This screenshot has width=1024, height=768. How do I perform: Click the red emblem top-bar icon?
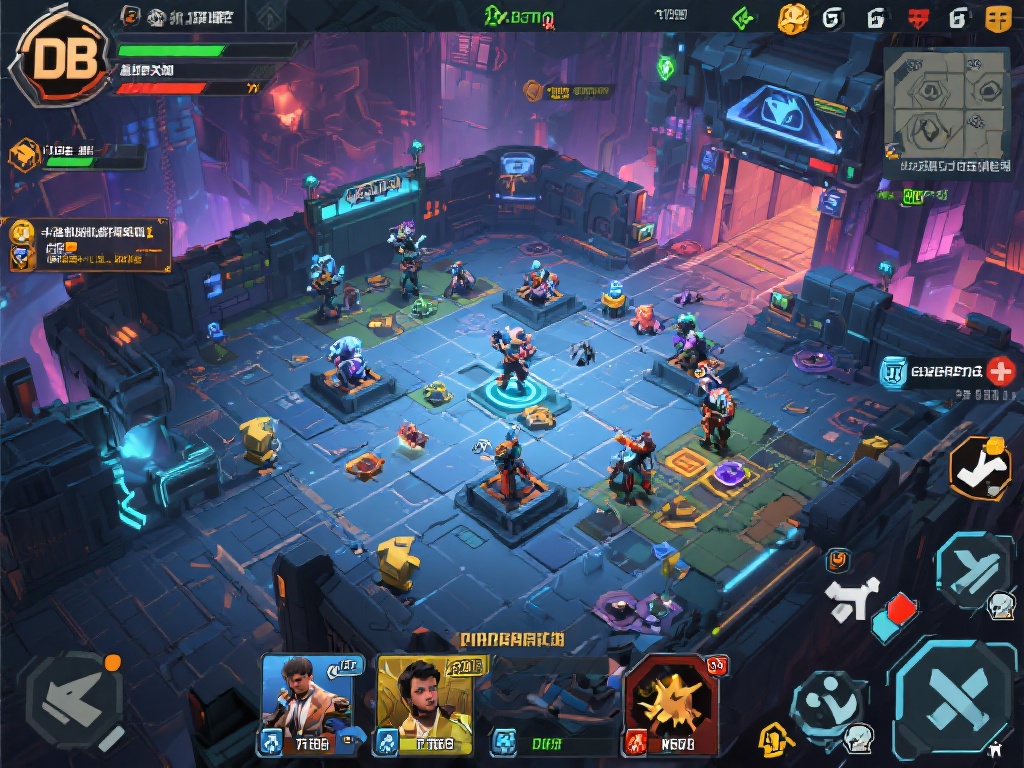coord(920,17)
